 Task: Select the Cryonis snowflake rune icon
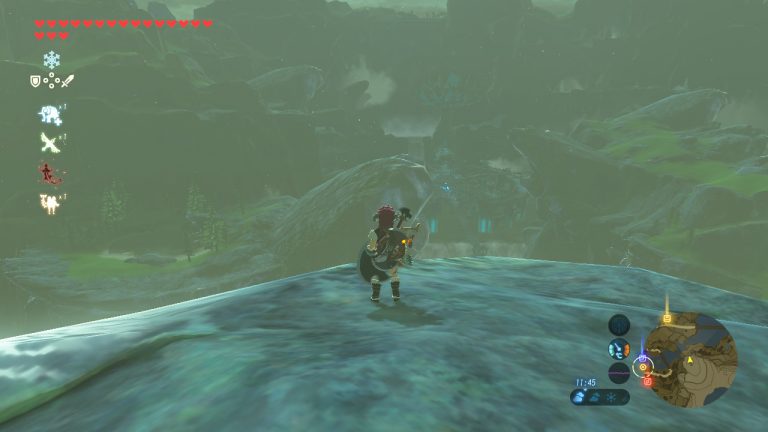click(51, 60)
